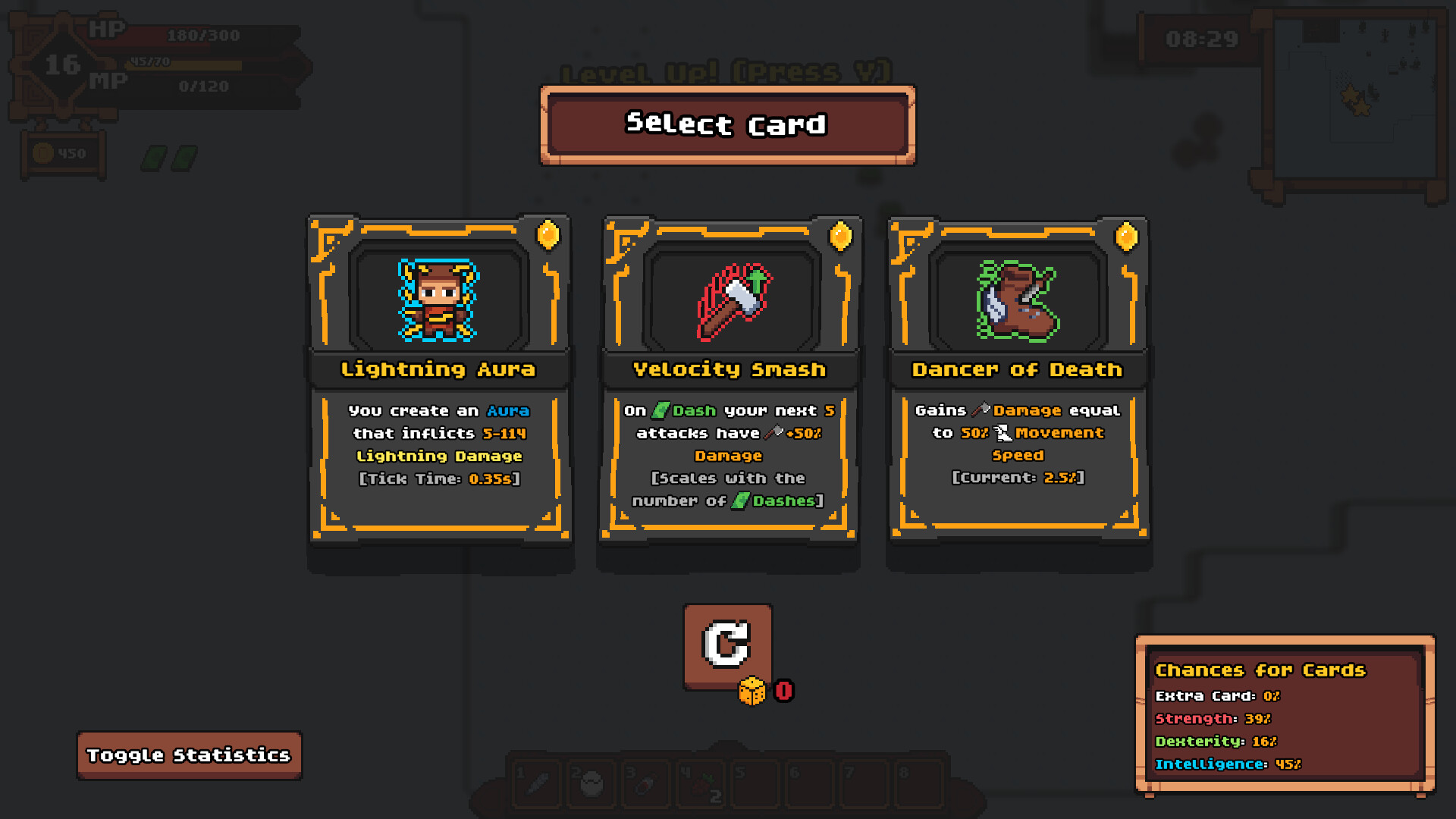Reroll the offered cards
Screen dimensions: 1456x819
(727, 645)
